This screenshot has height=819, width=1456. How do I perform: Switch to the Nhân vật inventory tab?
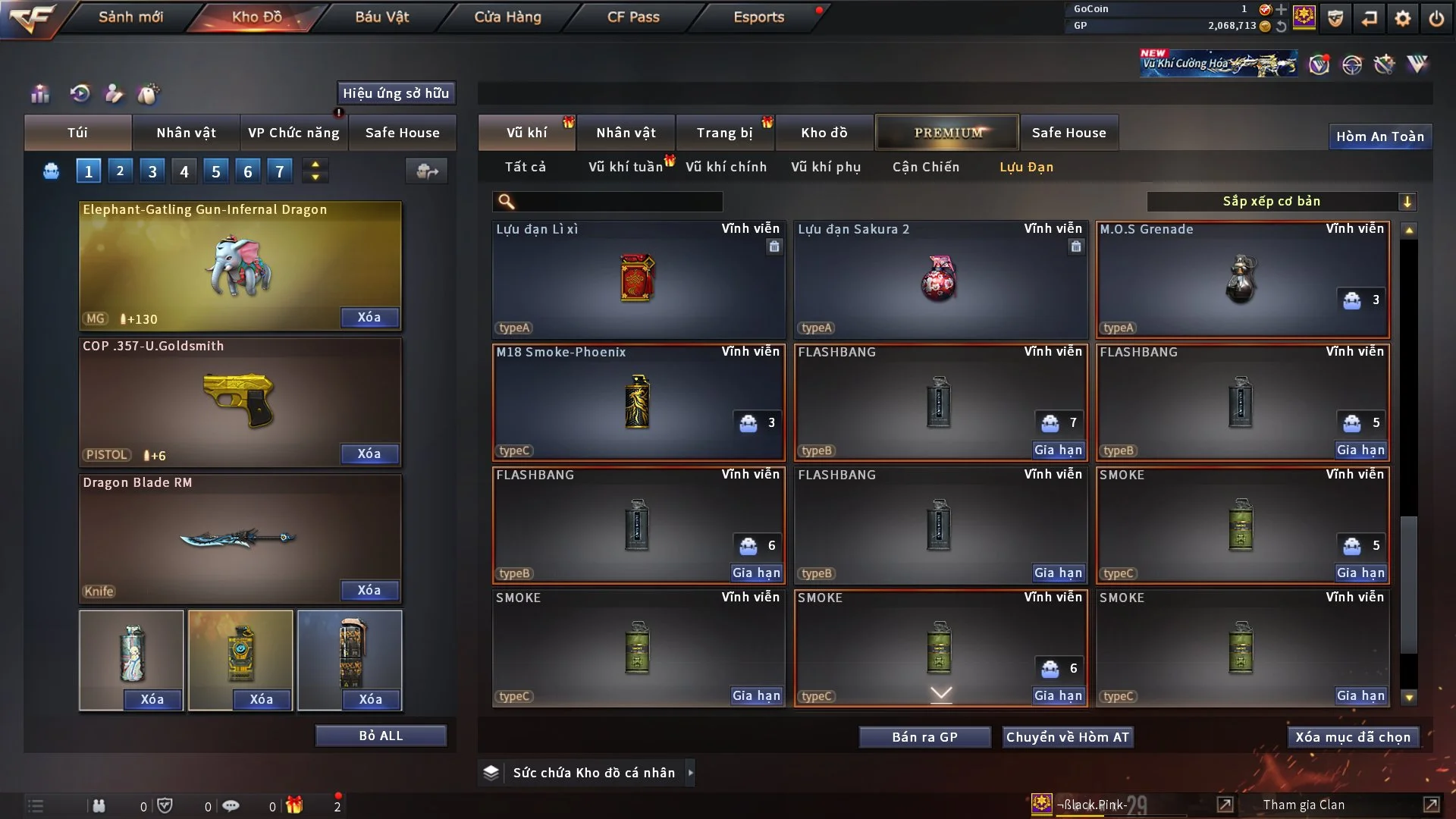click(x=626, y=133)
